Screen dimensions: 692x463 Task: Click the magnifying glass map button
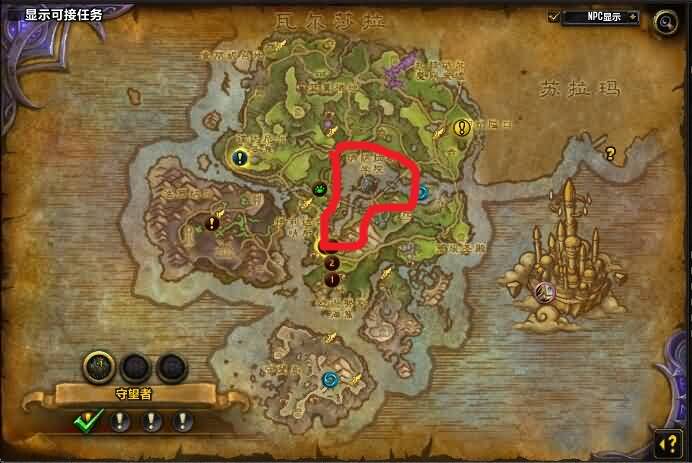click(664, 20)
